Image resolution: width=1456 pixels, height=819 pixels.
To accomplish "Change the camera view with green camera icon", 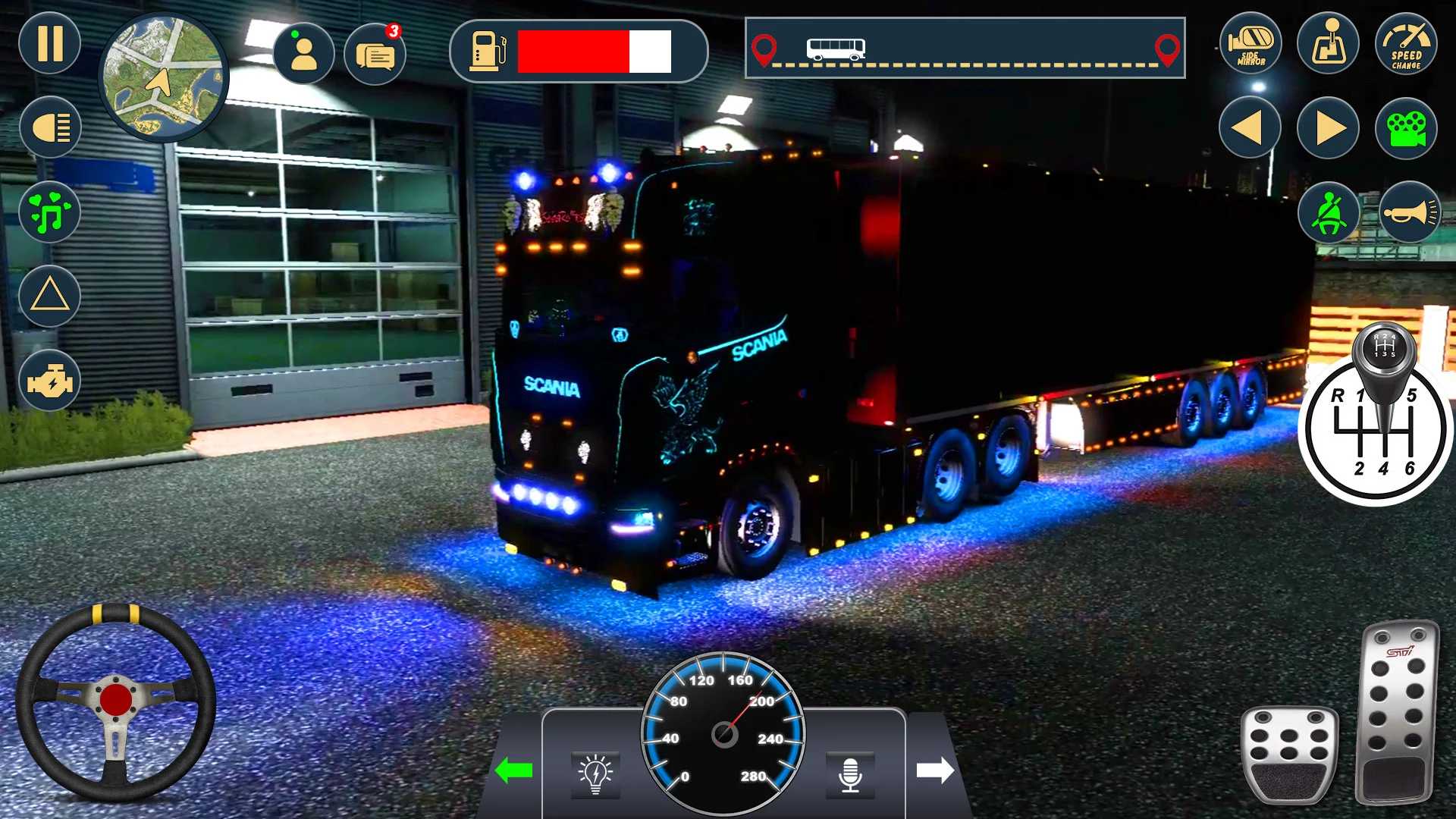I will point(1406,129).
